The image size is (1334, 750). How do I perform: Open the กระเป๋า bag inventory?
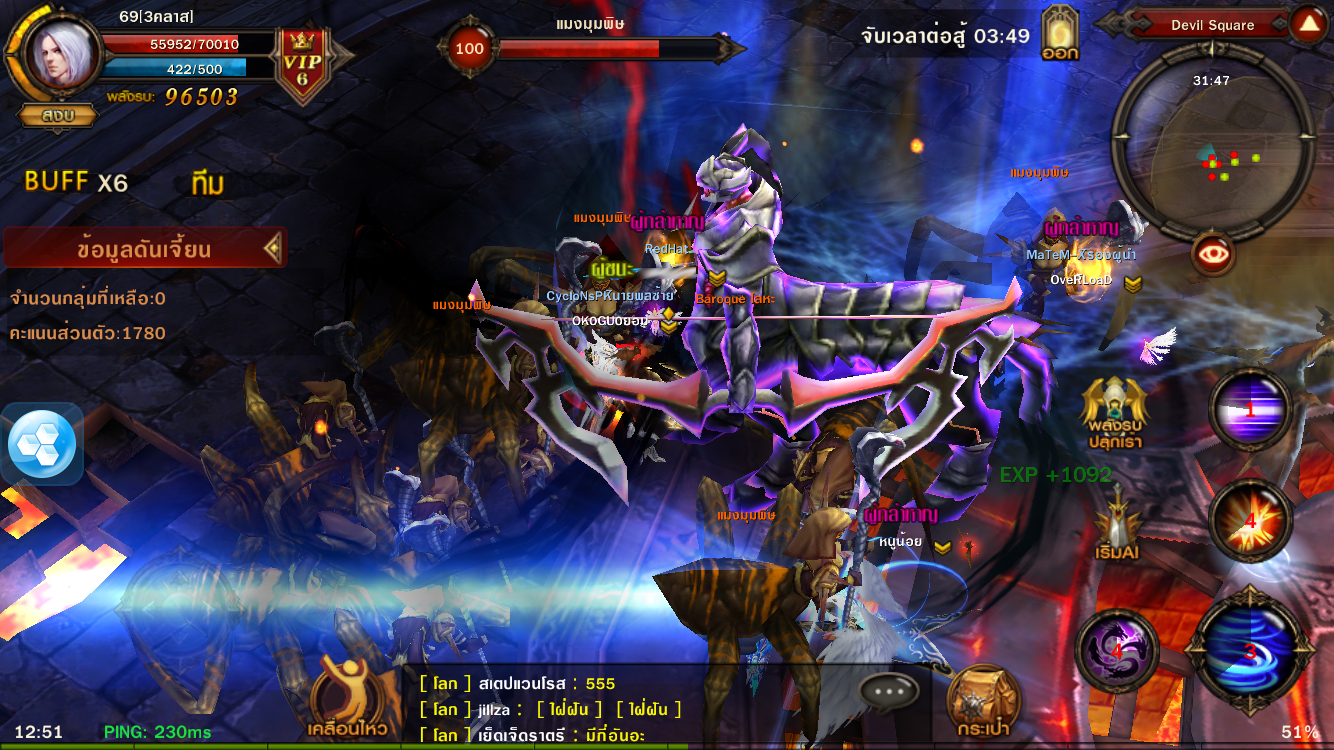coord(983,700)
